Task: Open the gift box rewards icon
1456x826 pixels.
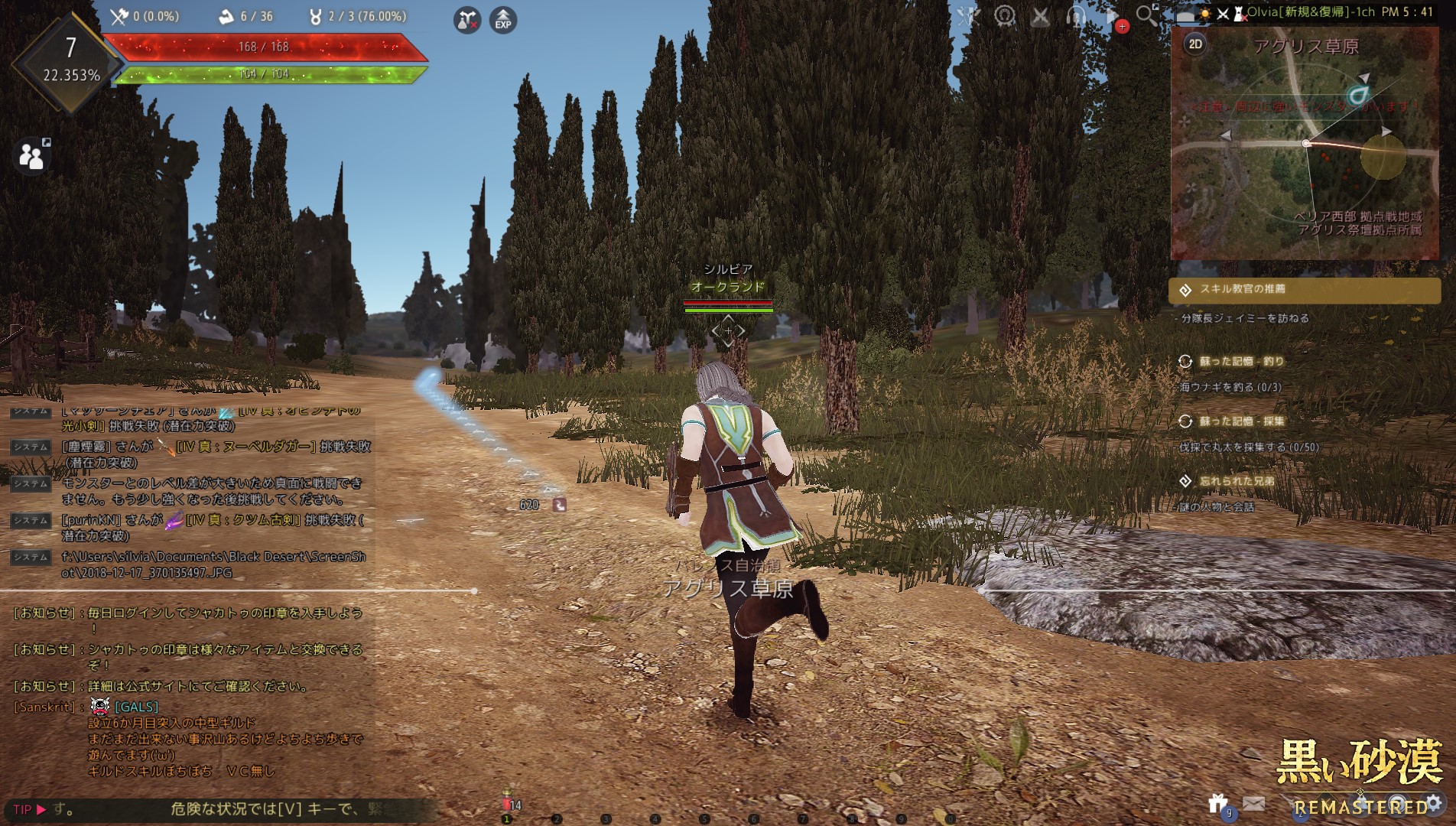Action: 1218,803
